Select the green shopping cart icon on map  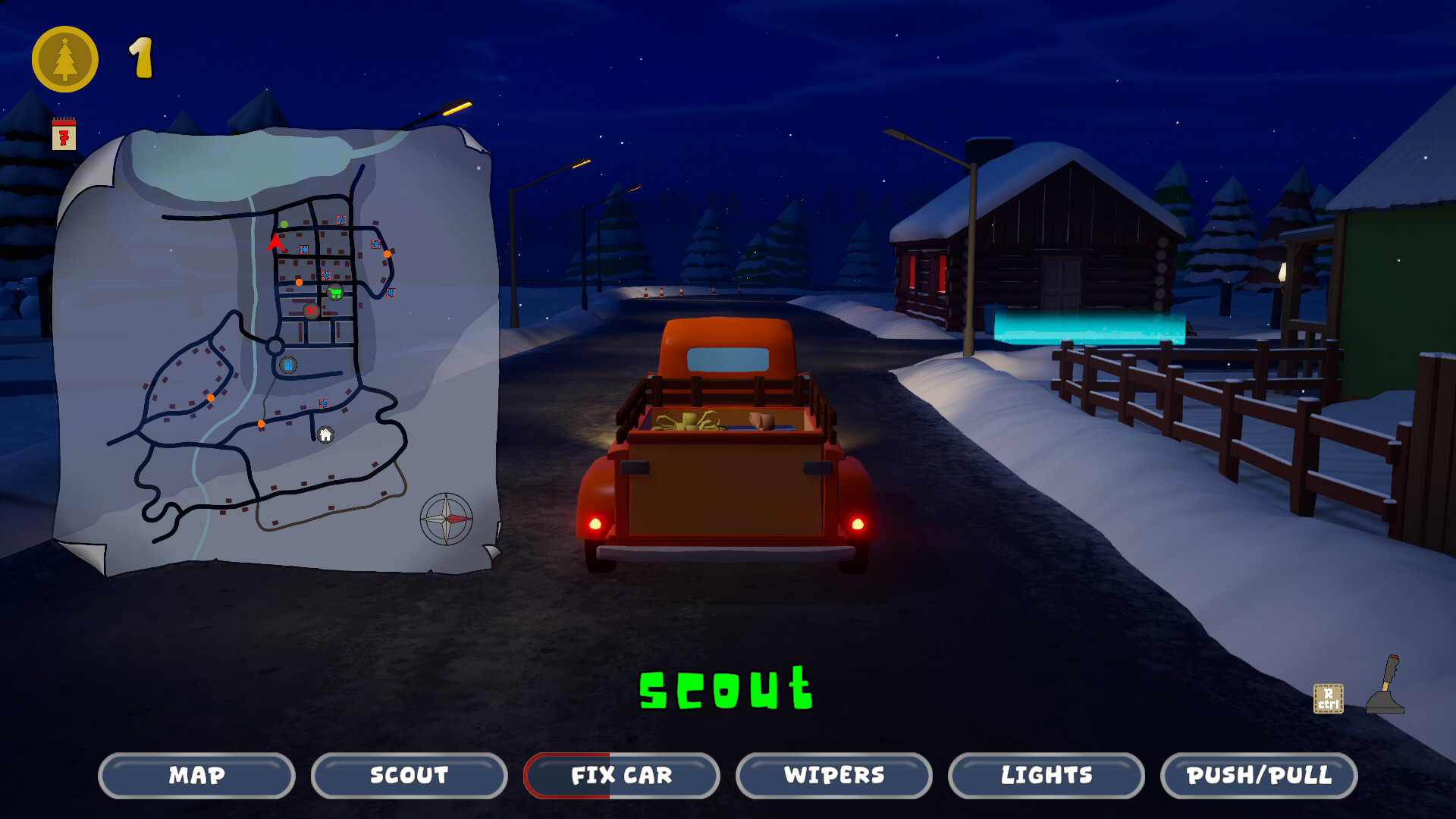(334, 291)
